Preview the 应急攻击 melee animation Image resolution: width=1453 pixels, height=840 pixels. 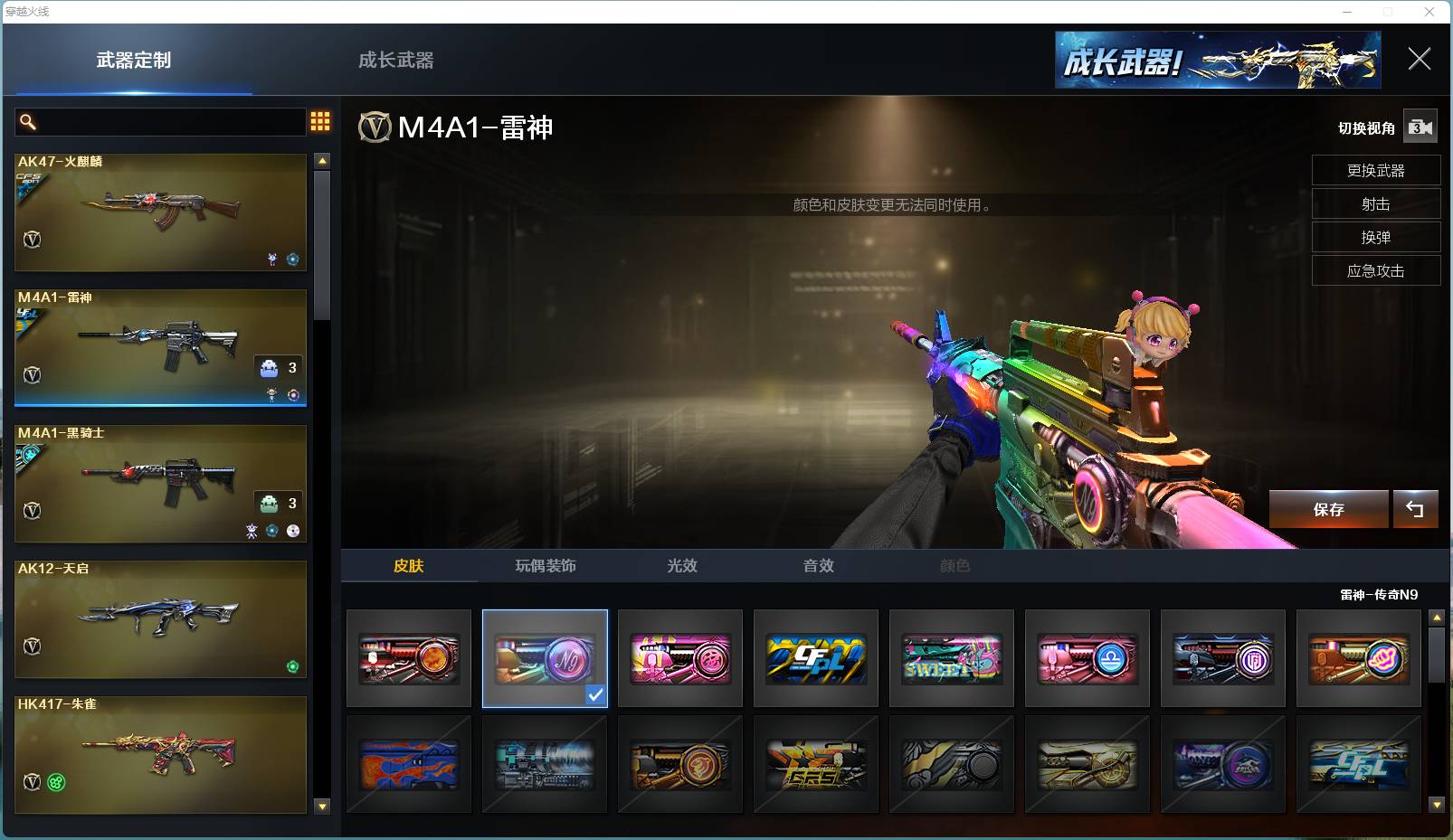point(1375,271)
